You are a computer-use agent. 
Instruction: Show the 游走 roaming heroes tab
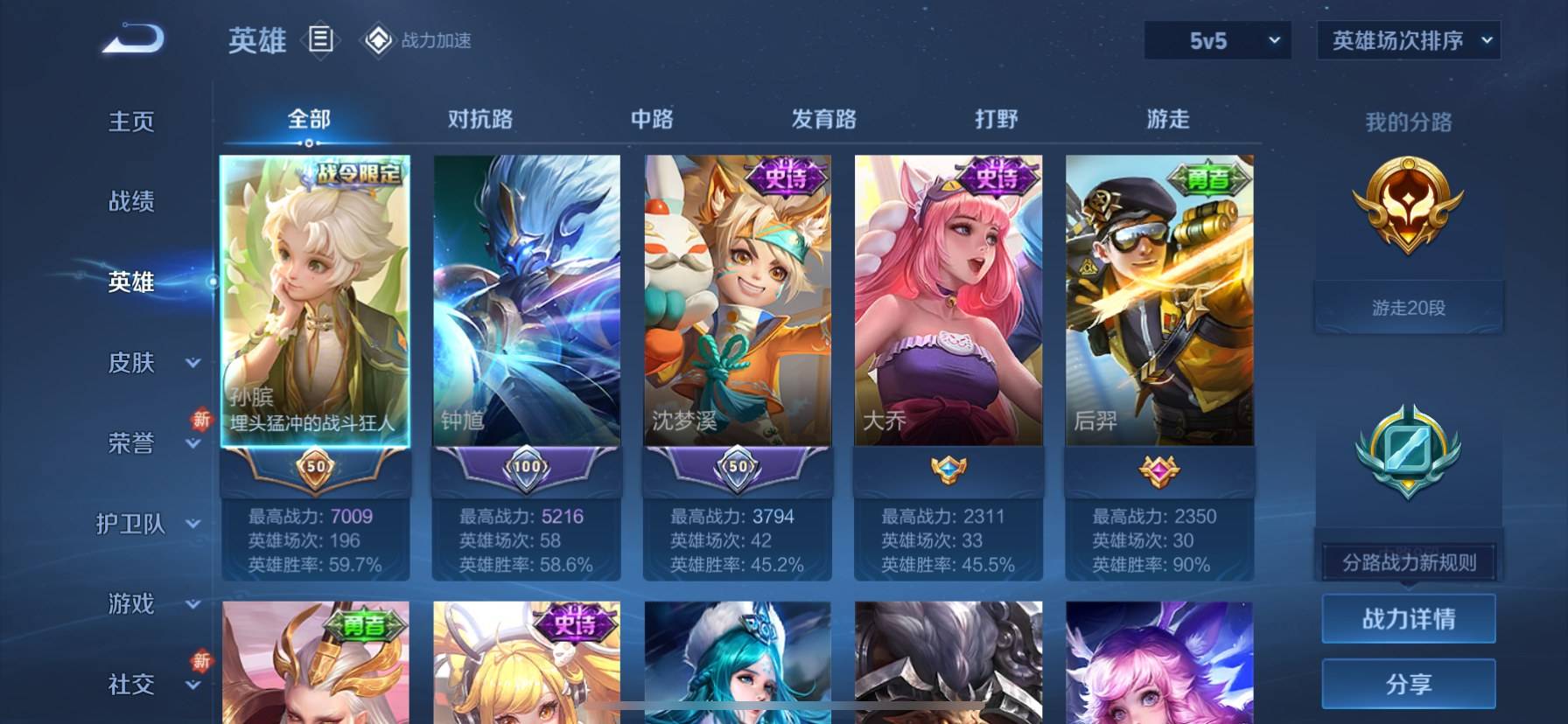[1168, 119]
